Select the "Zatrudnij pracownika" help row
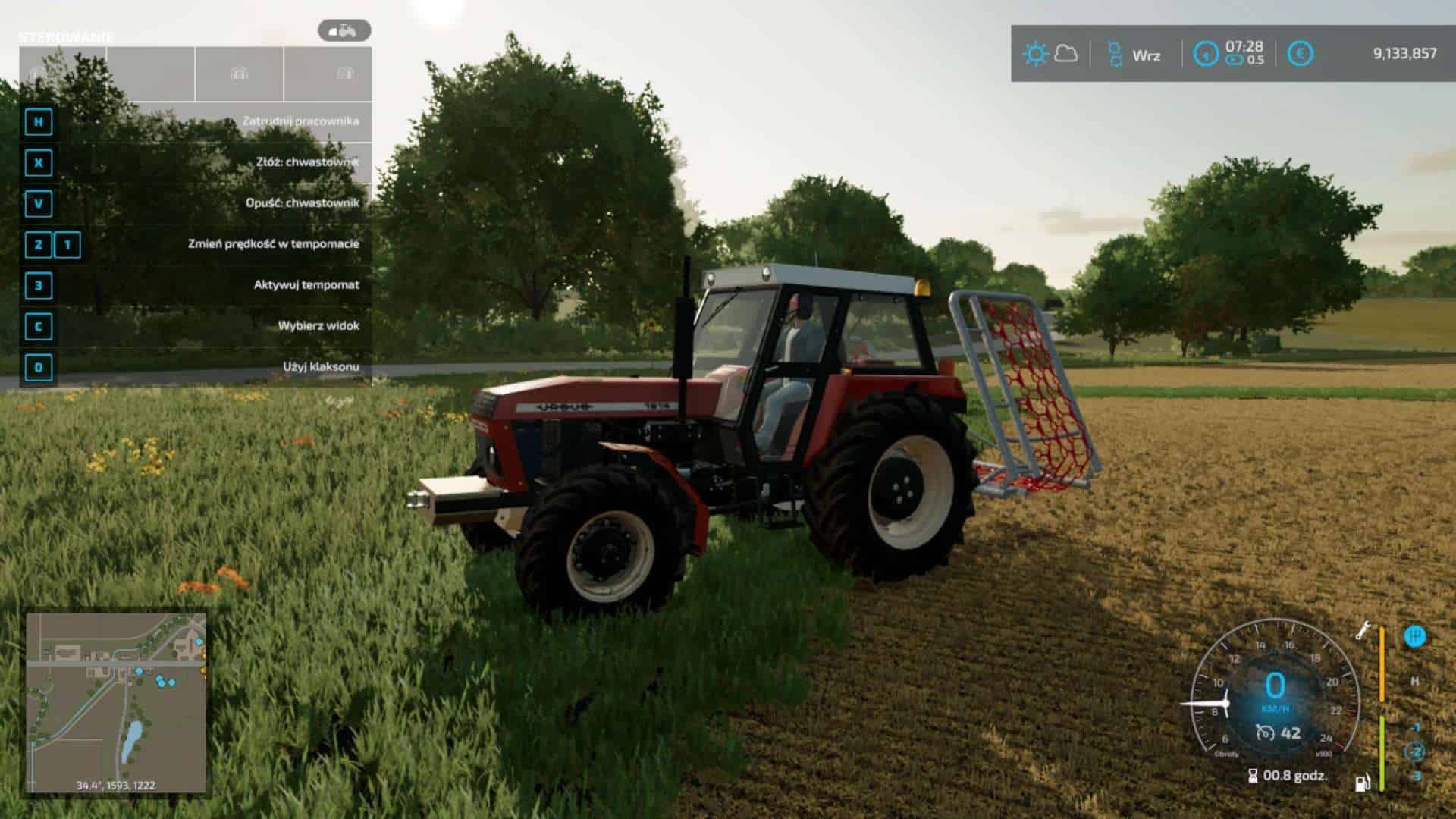This screenshot has width=1456, height=819. pyautogui.click(x=196, y=121)
